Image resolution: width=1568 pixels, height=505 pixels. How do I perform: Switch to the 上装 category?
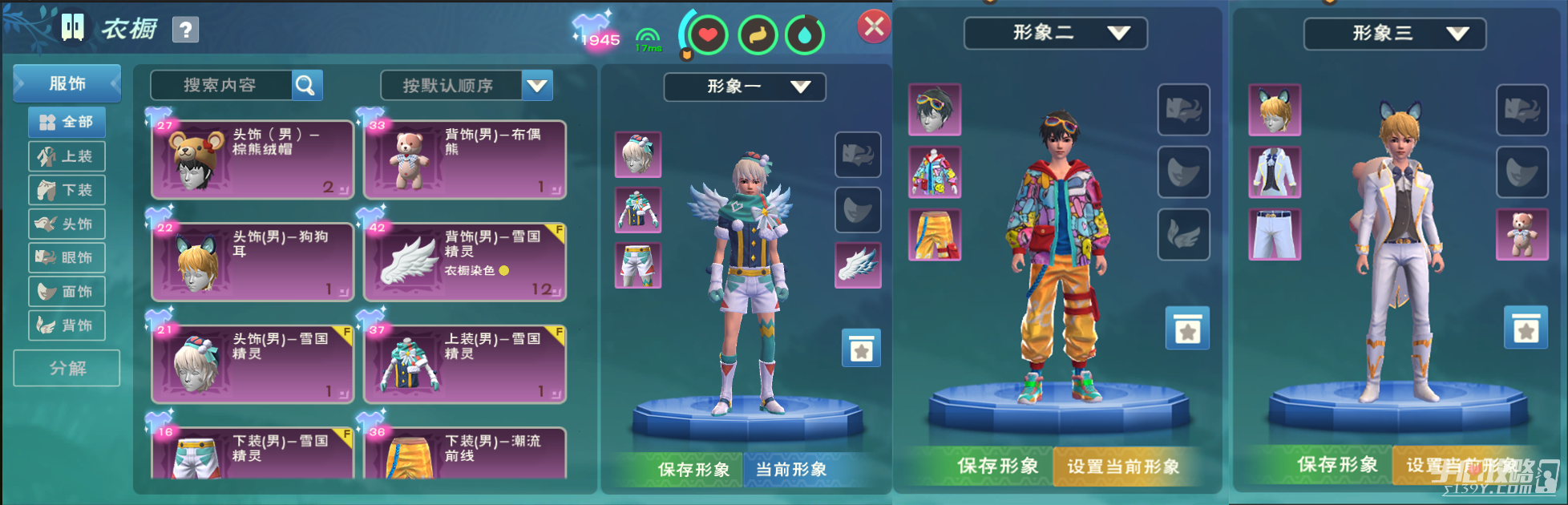[67, 156]
